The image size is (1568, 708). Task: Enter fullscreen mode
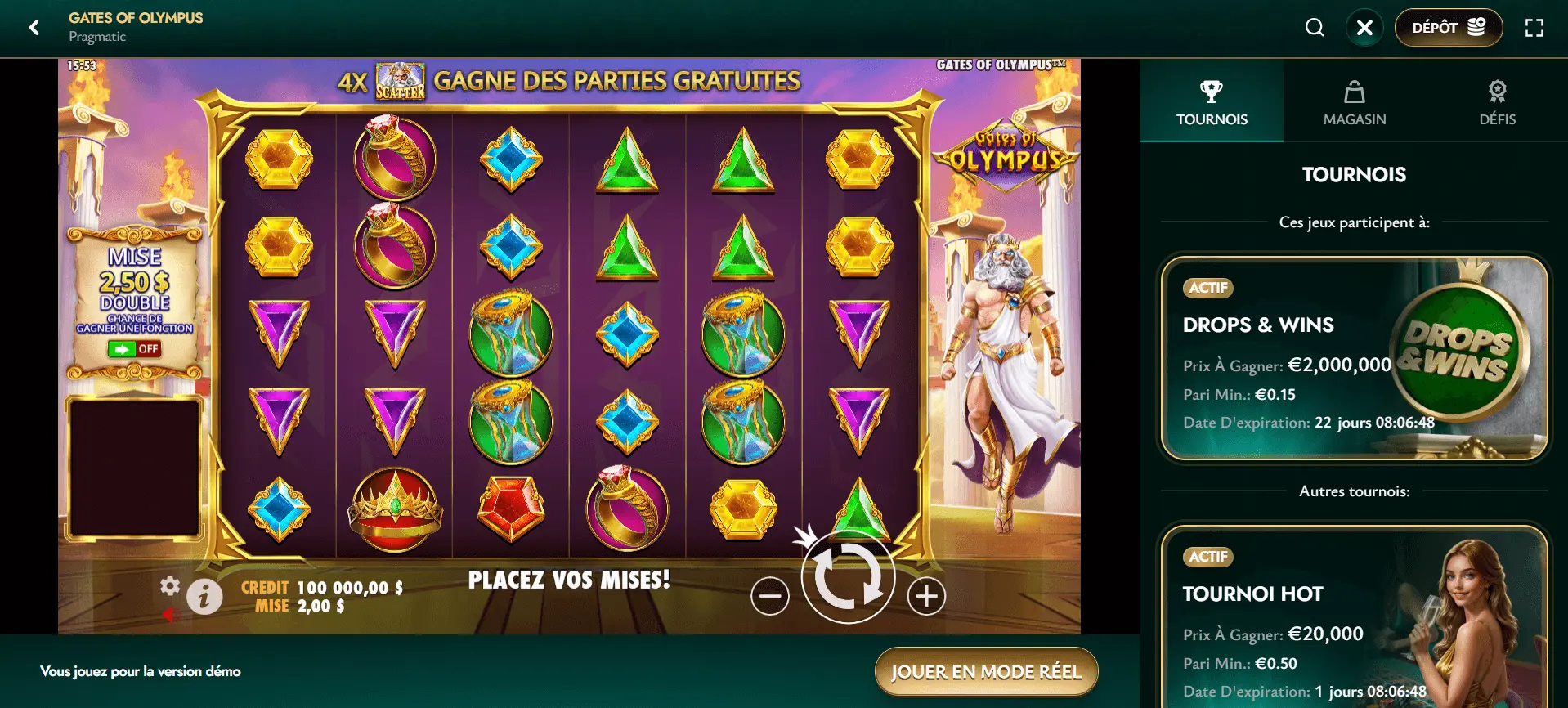click(x=1534, y=28)
